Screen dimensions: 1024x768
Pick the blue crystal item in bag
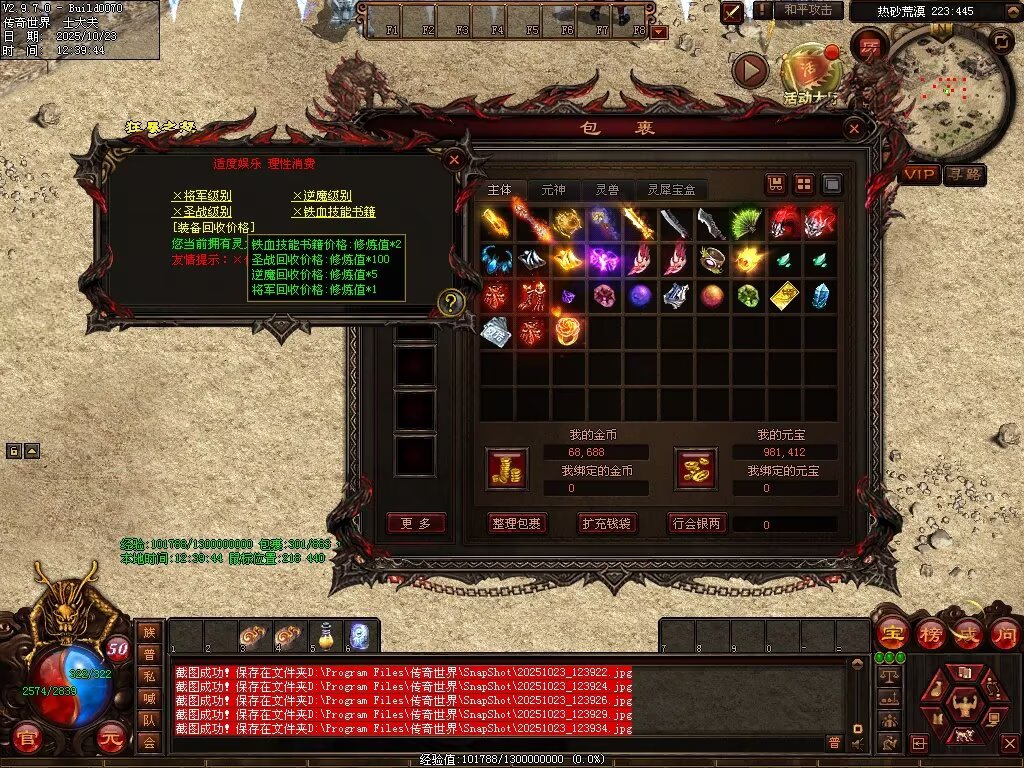coord(821,296)
